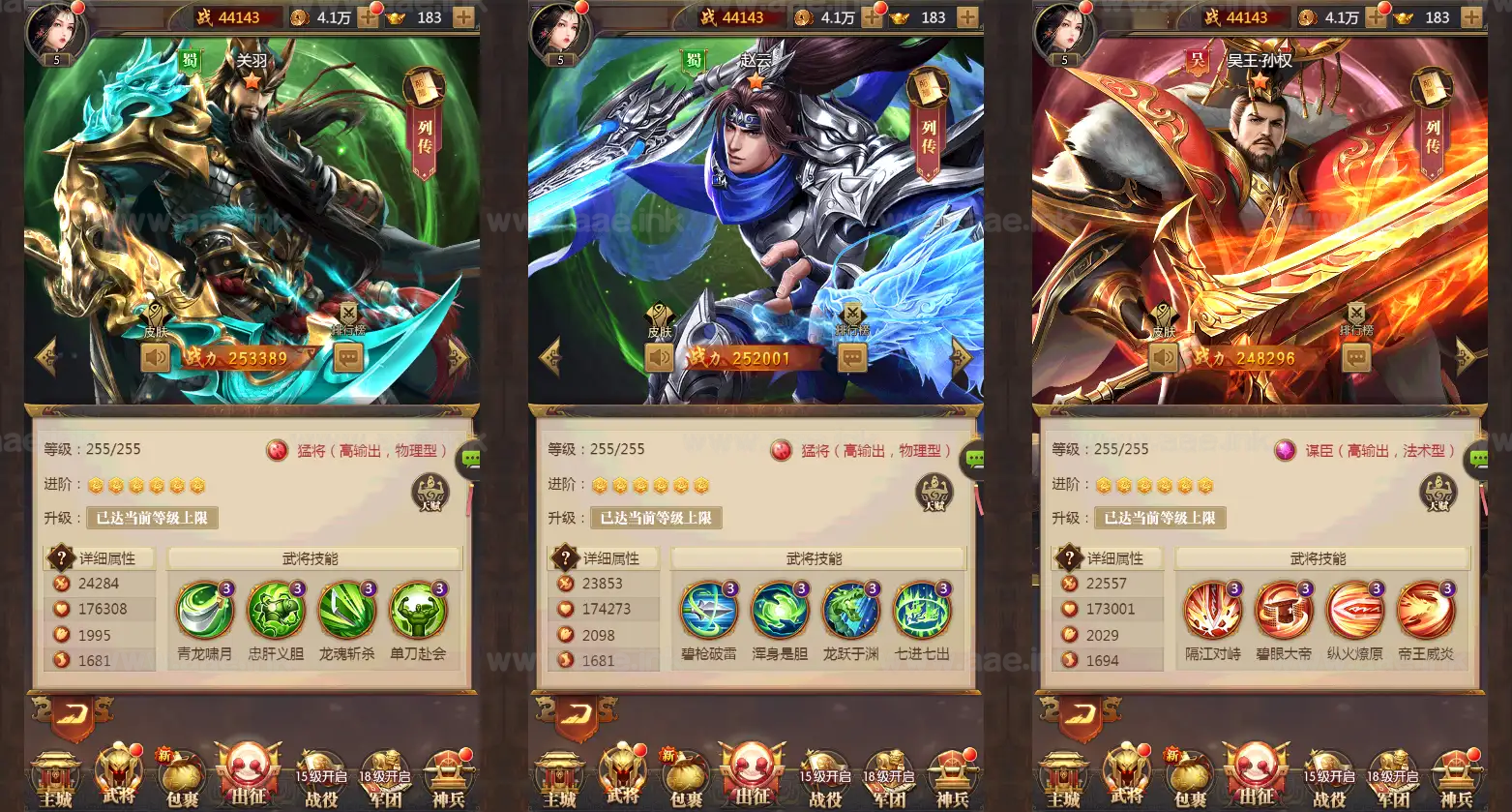Viewport: 1512px width, 812px height.
Task: Open the 武将 menu below 关羽's panel
Action: coord(119,774)
